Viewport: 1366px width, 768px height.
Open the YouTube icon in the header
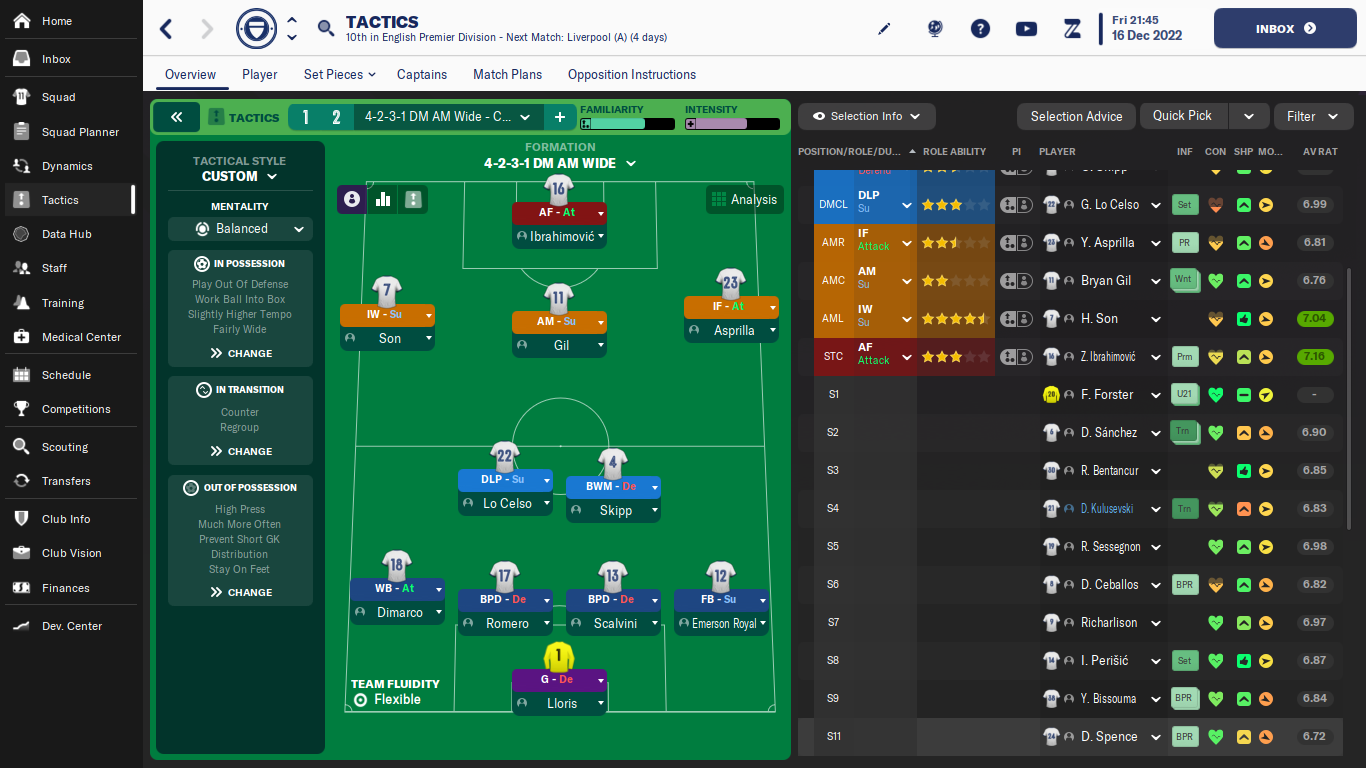point(1026,29)
